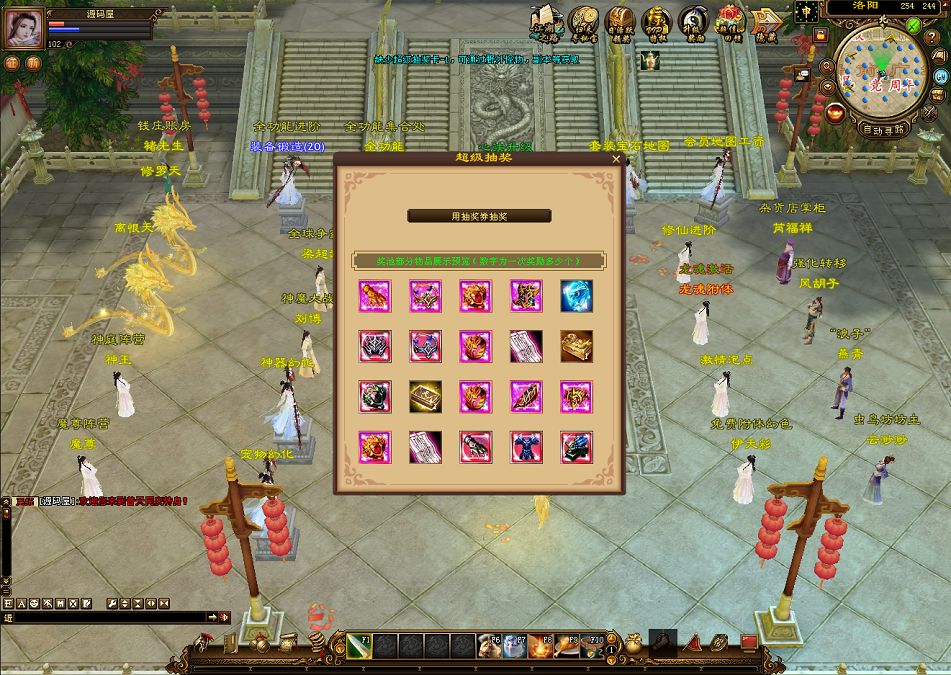Image resolution: width=951 pixels, height=675 pixels.
Task: Select the golden treasure chest prize
Action: point(576,346)
